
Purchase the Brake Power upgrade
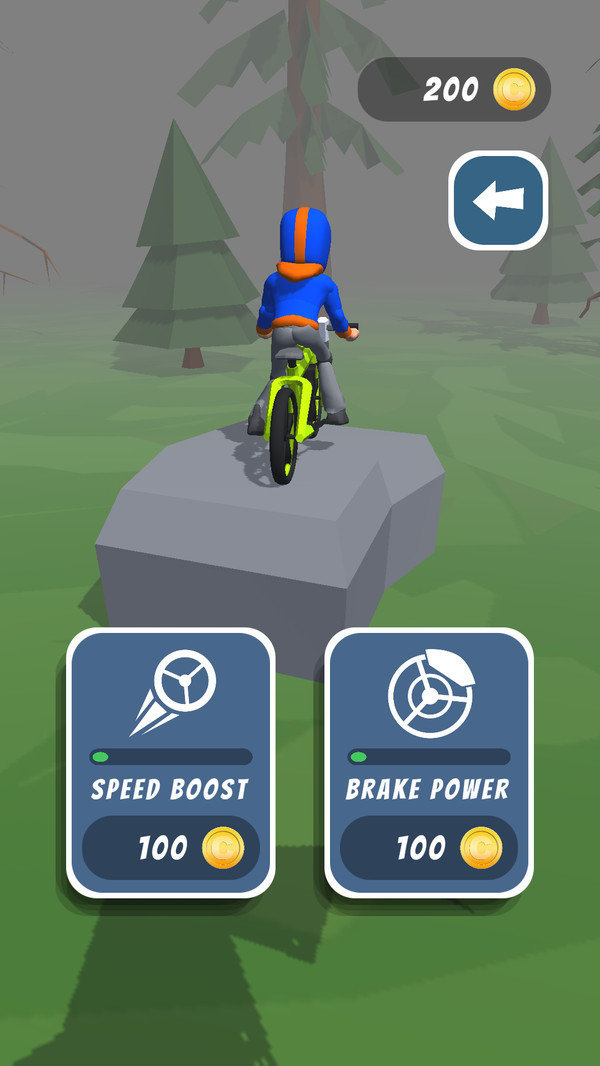(x=428, y=848)
